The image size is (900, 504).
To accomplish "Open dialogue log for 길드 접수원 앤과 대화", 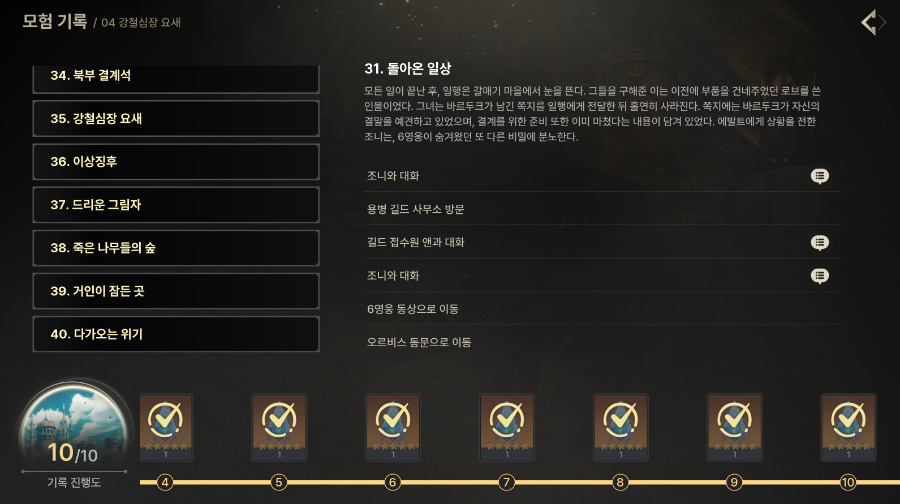I will click(x=819, y=242).
